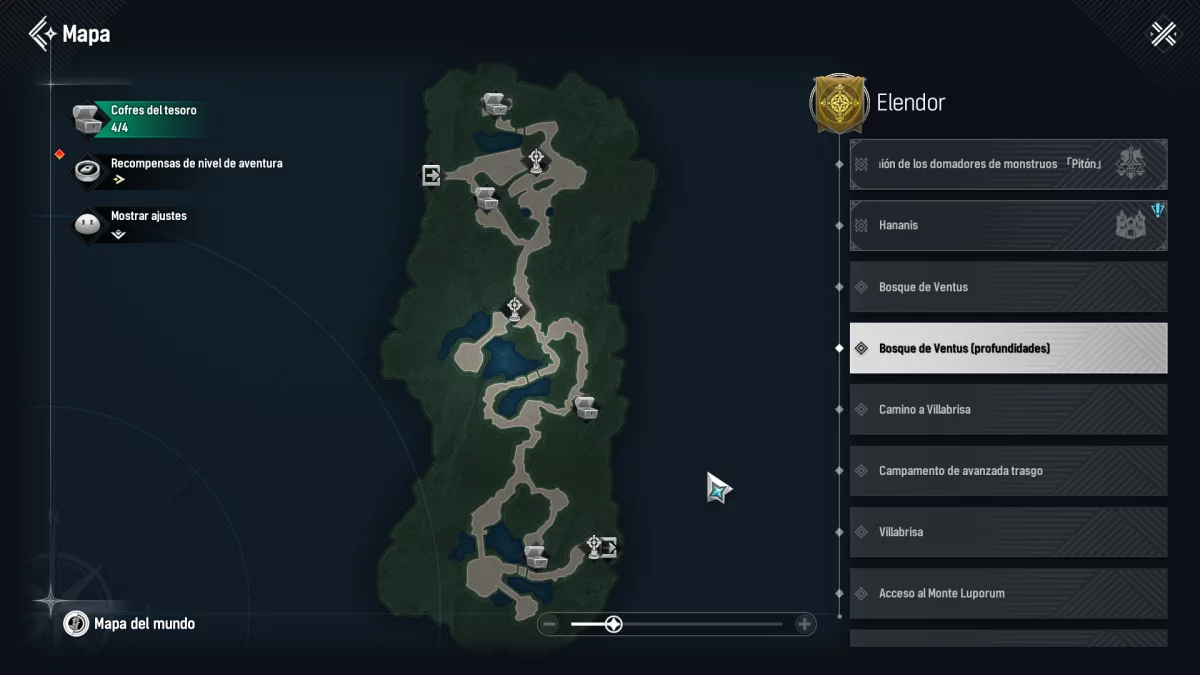Image resolution: width=1200 pixels, height=675 pixels.
Task: Open Cofres del tesoro tracker
Action: pyautogui.click(x=140, y=118)
